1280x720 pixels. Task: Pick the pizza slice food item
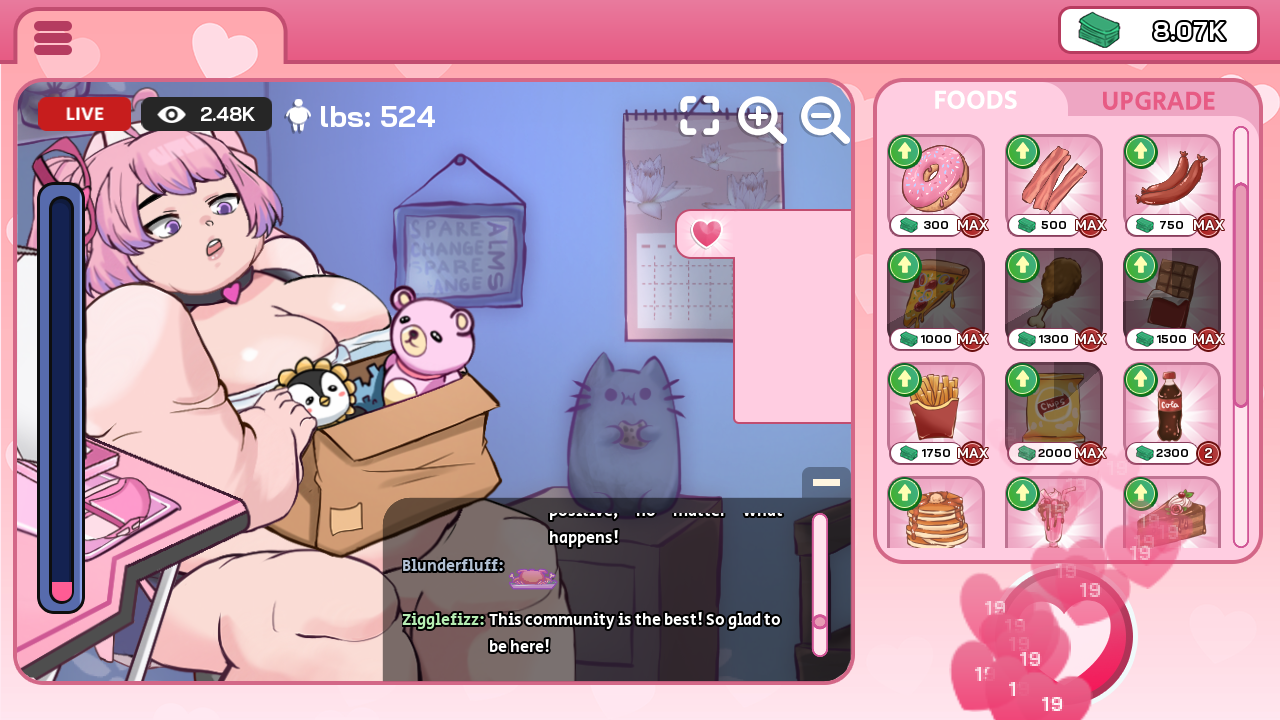point(936,294)
